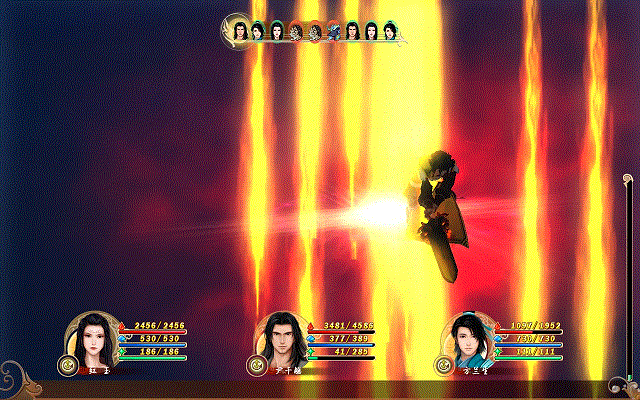Image resolution: width=640 pixels, height=400 pixels.
Task: Click the golden swirl icon beside Hong Yu
Action: [x=68, y=365]
